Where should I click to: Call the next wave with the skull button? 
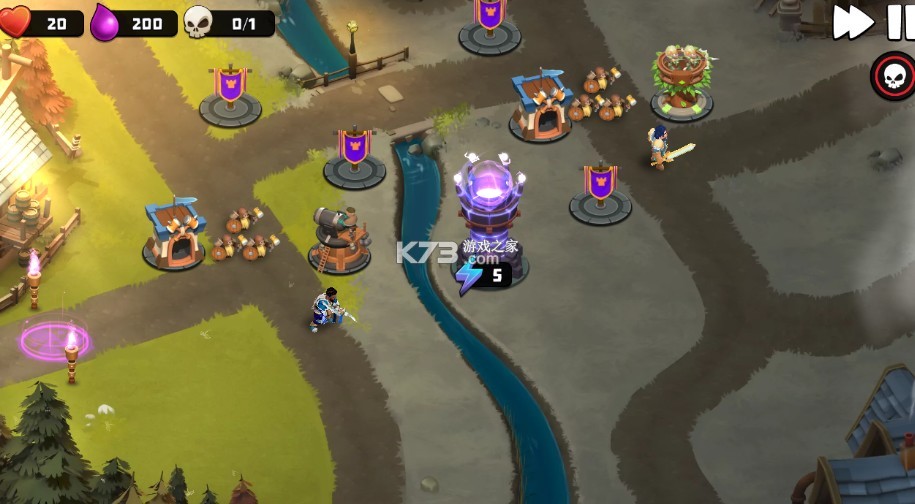[891, 74]
